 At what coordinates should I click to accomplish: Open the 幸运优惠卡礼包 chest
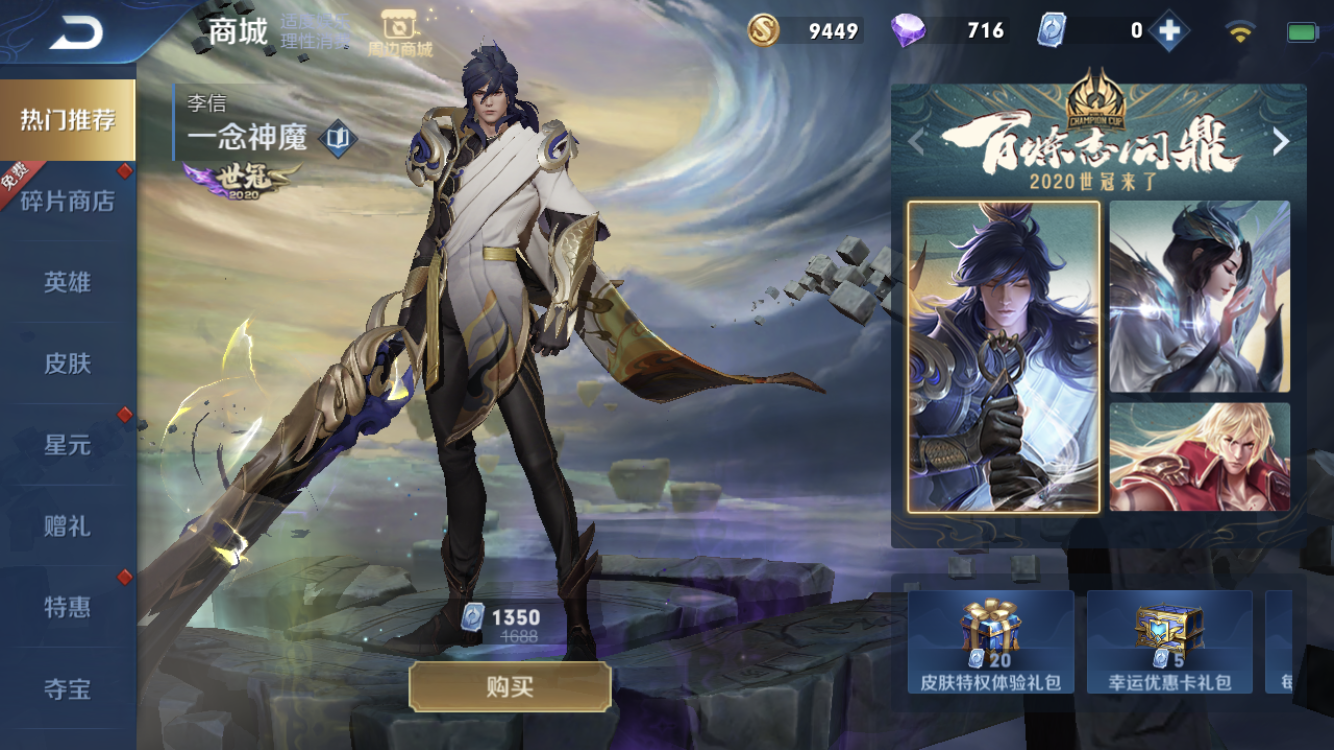tap(1169, 642)
